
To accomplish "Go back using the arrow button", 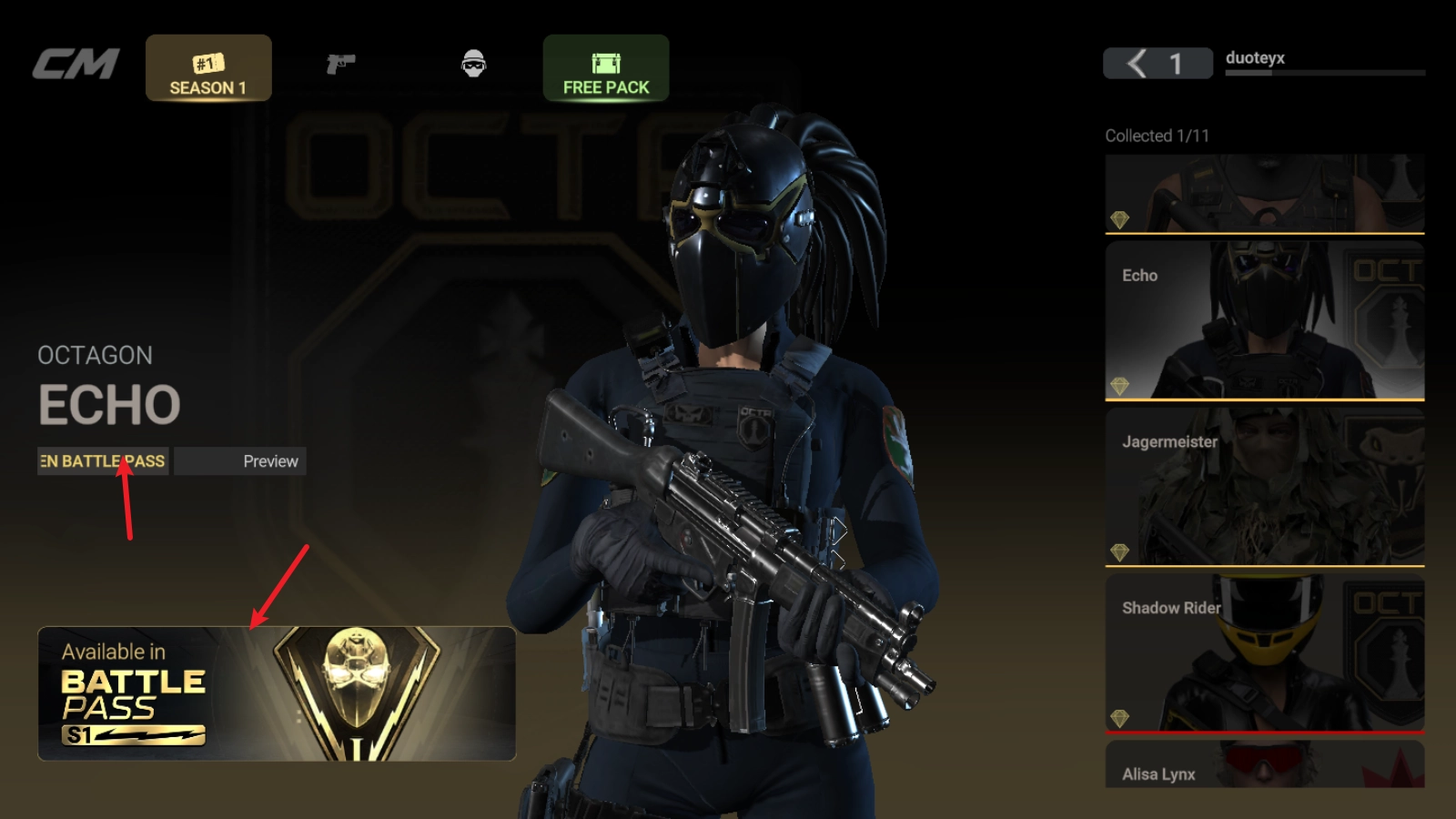I will point(1137,64).
